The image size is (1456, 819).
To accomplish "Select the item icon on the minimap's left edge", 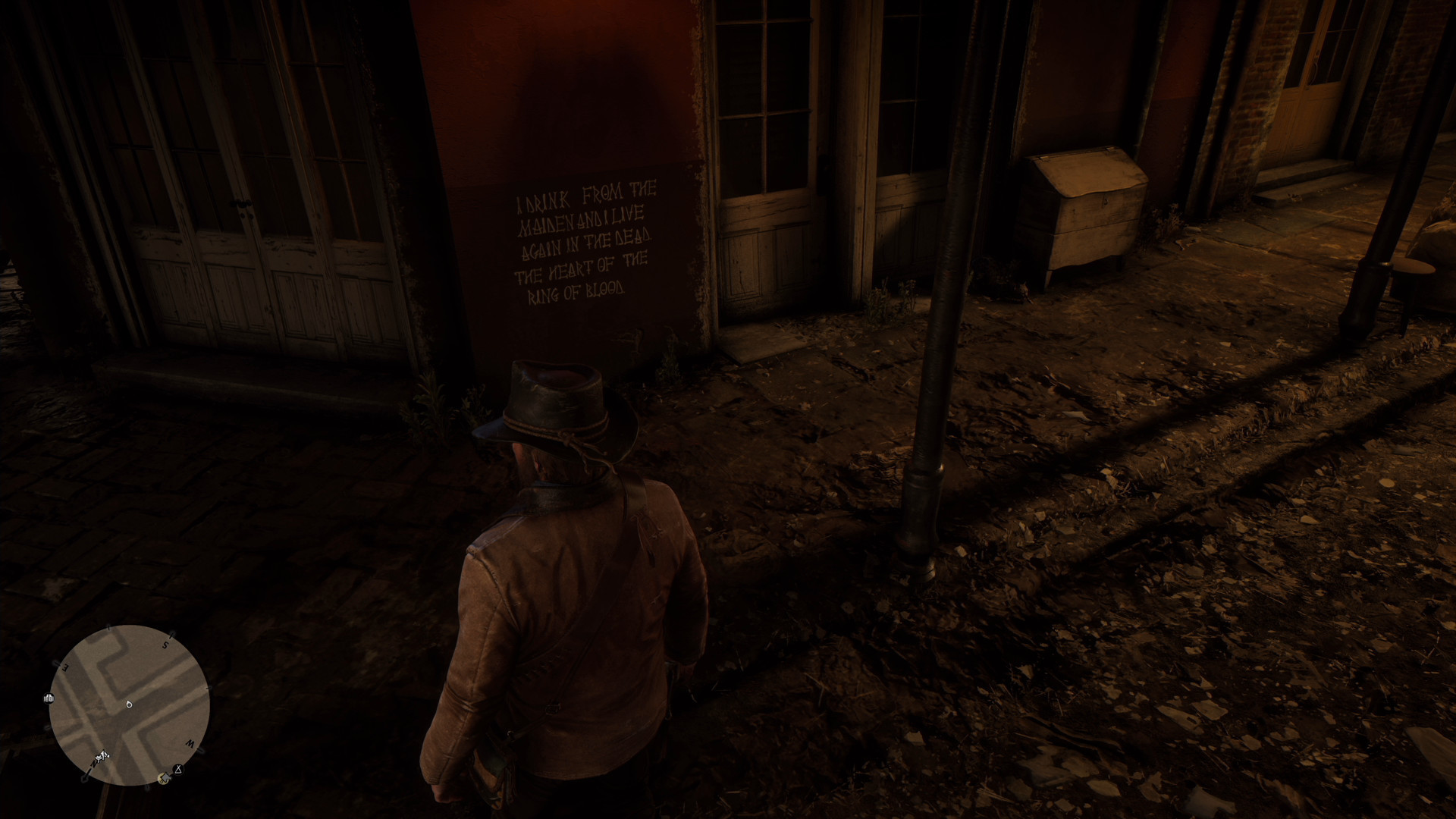I will (49, 698).
